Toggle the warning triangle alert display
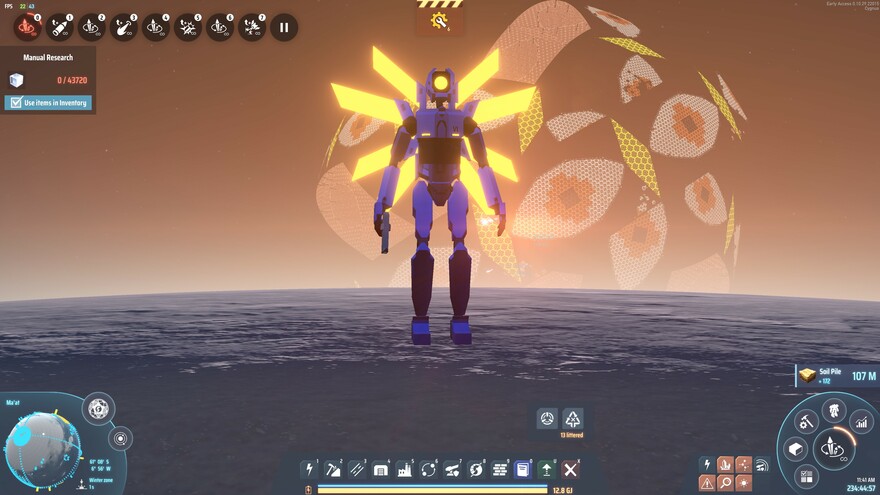Screen dimensions: 880x495 (x=707, y=483)
